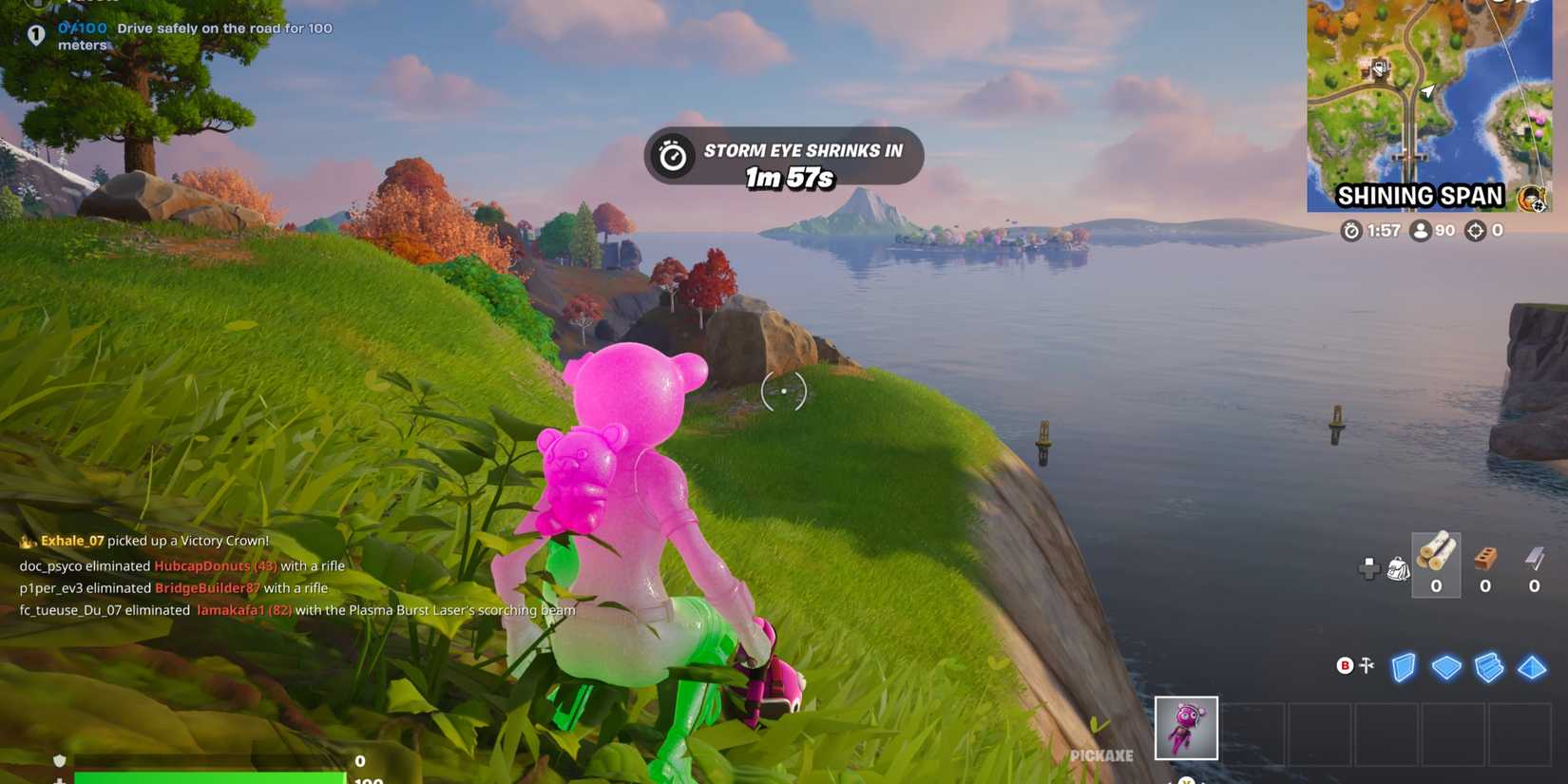Click the Storm Eye Shrinks banner
This screenshot has width=1568, height=784.
(x=785, y=159)
